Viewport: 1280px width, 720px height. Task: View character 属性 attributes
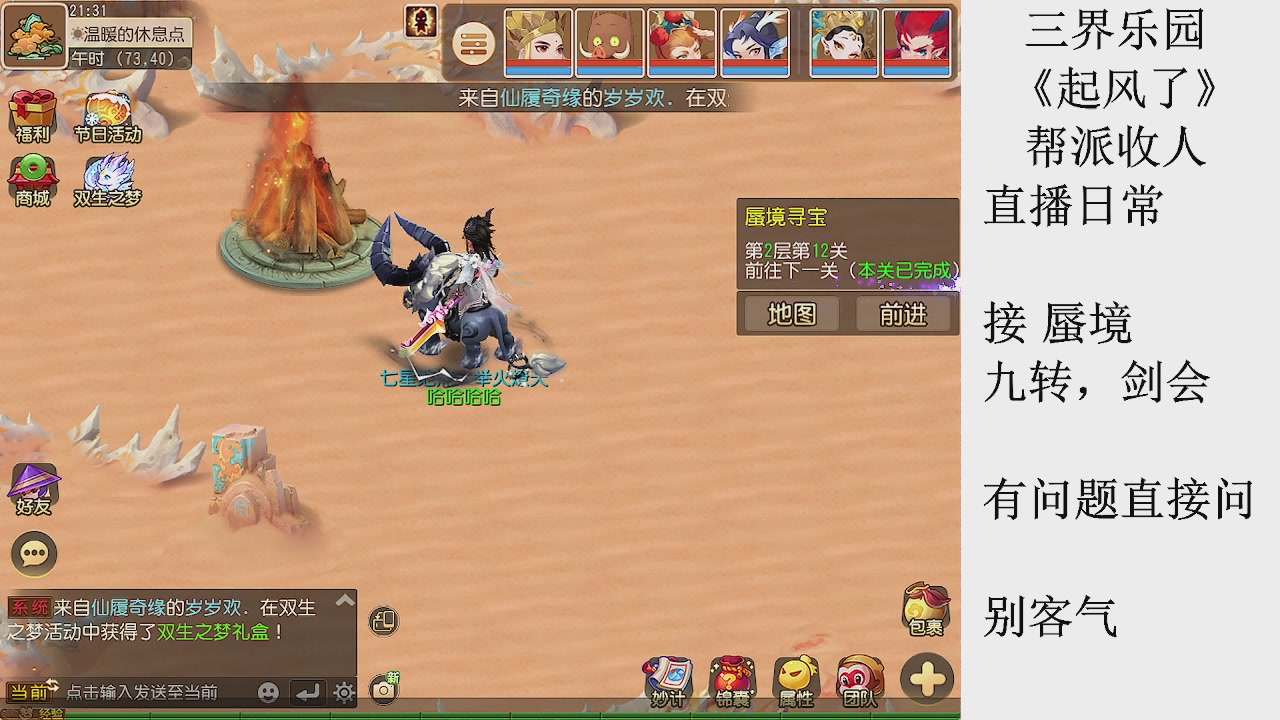point(796,677)
